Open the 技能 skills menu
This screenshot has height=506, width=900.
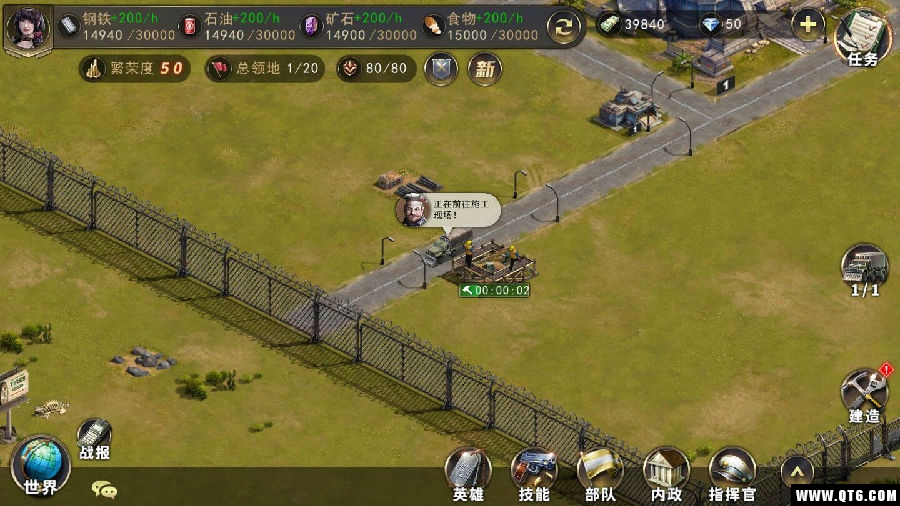[533, 472]
